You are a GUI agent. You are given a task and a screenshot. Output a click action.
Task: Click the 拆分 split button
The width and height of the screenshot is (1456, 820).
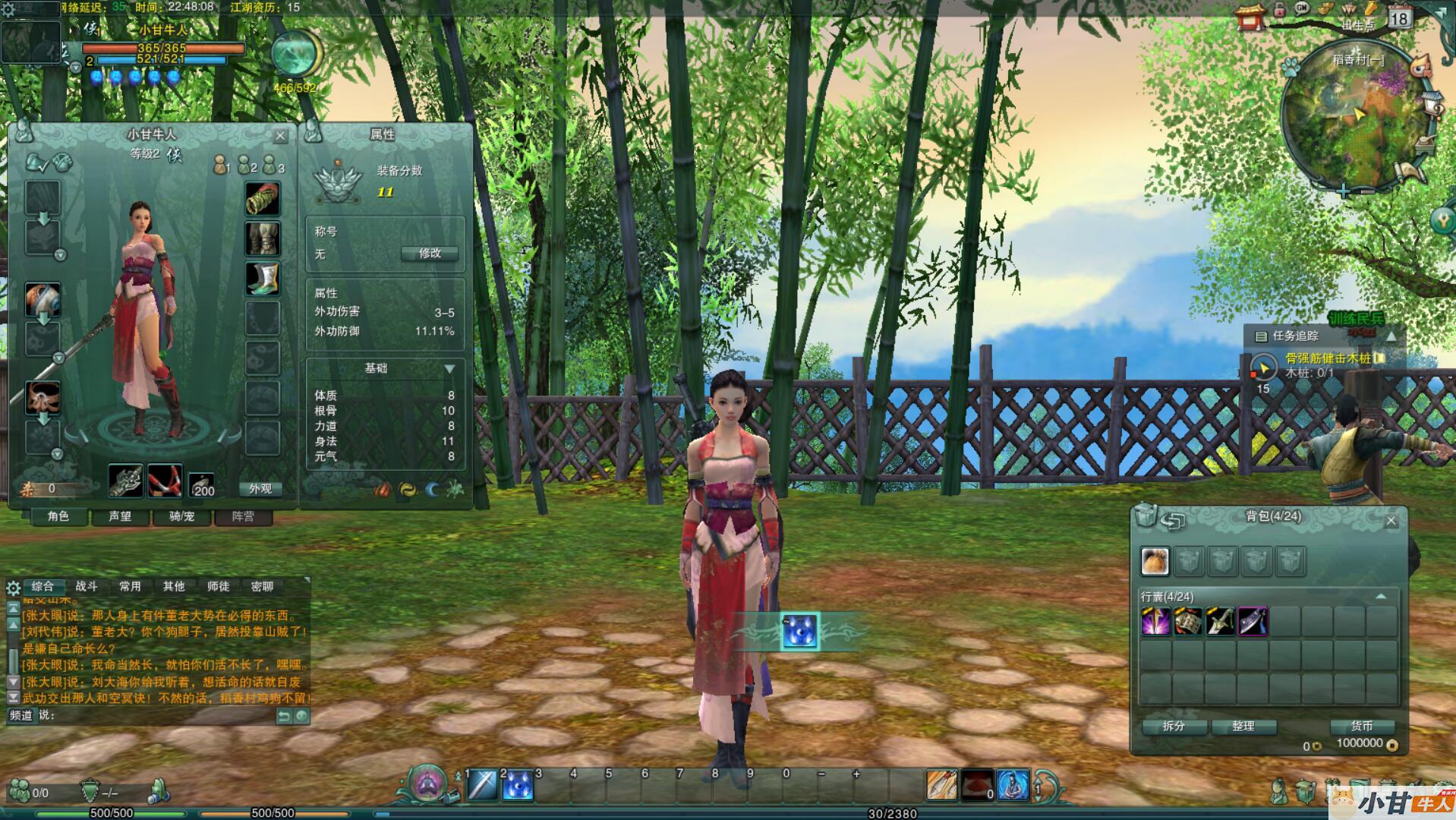pyautogui.click(x=1174, y=727)
